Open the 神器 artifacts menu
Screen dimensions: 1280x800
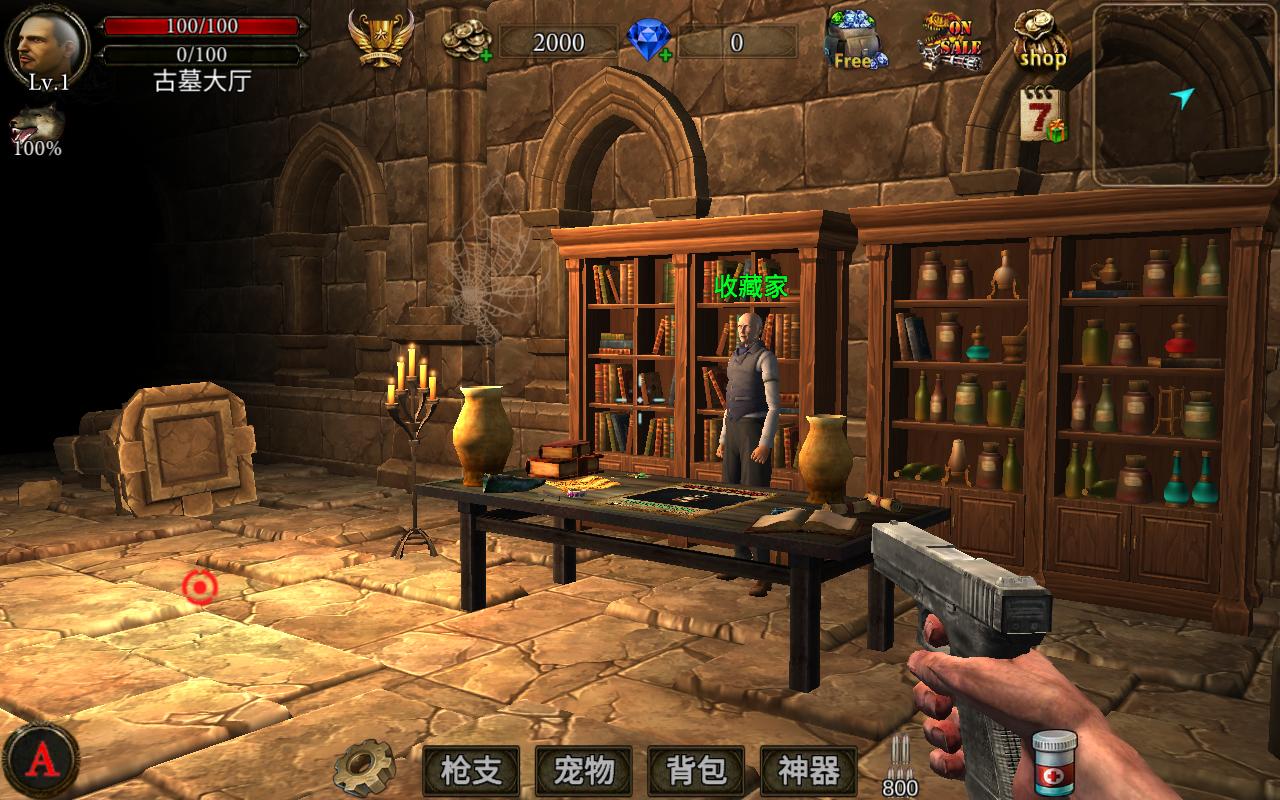pyautogui.click(x=808, y=771)
